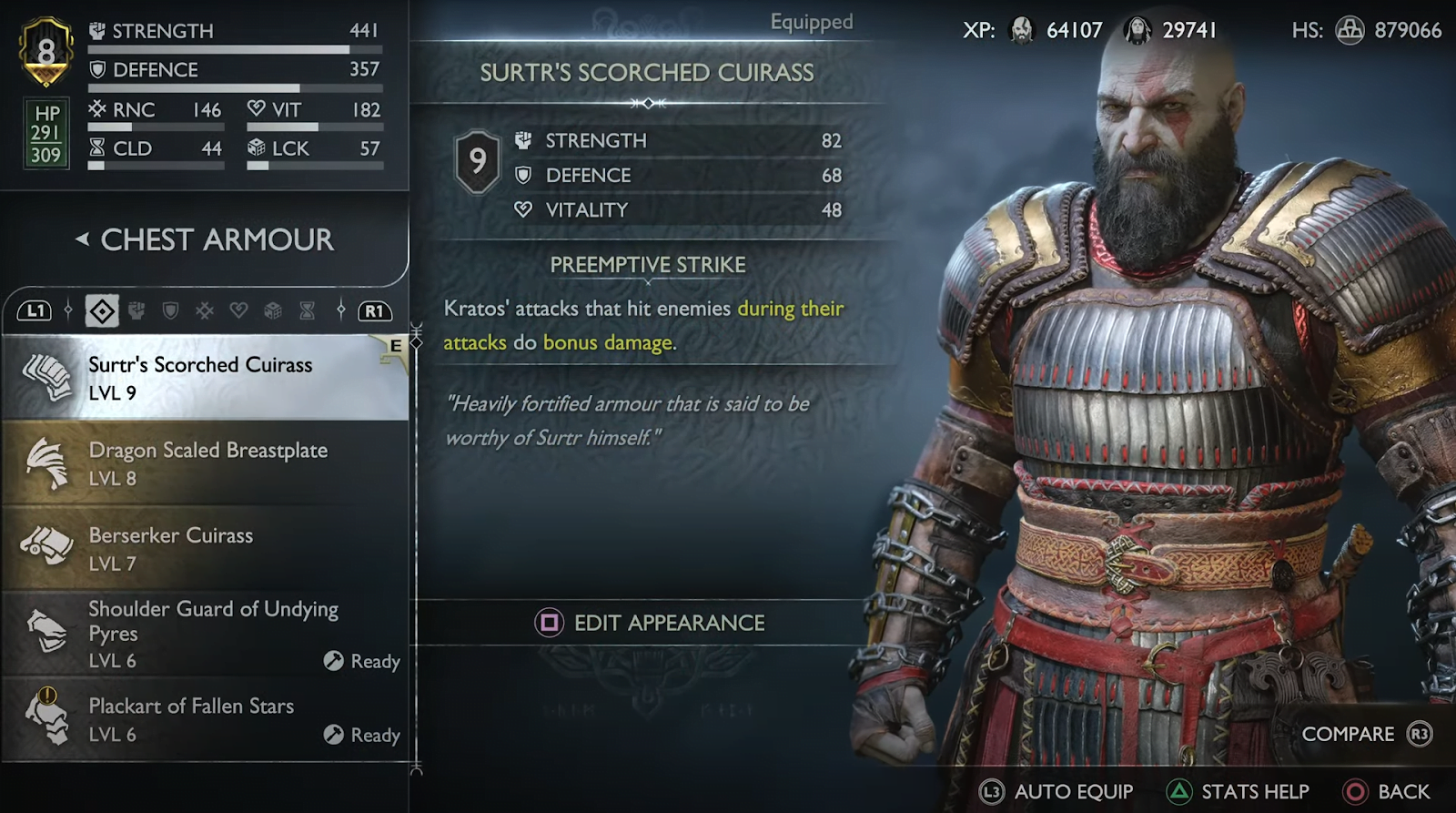Select the Runic sorting icon
The width and height of the screenshot is (1456, 813).
coord(204,310)
